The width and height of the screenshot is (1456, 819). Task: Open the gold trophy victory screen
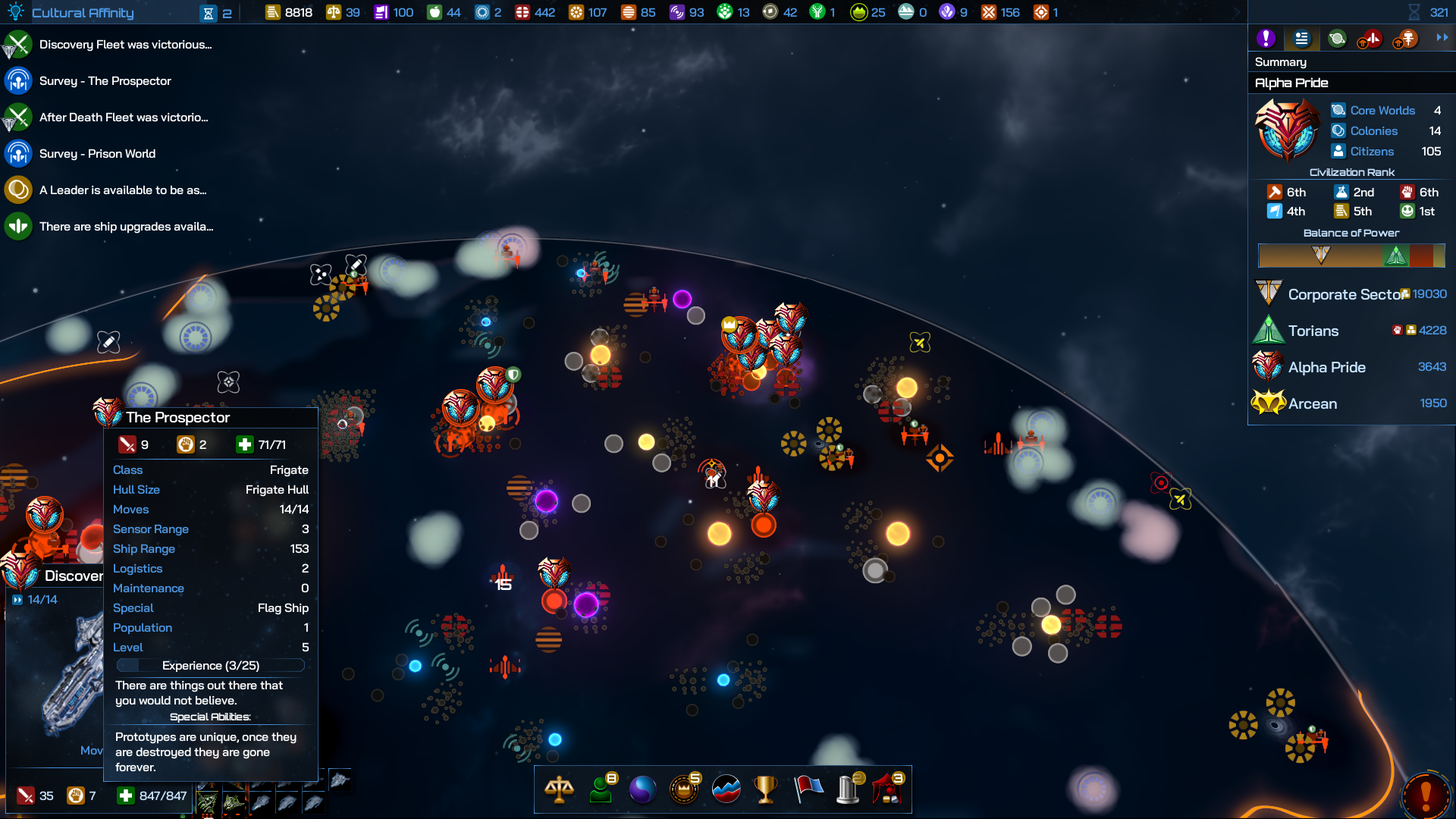tap(766, 789)
